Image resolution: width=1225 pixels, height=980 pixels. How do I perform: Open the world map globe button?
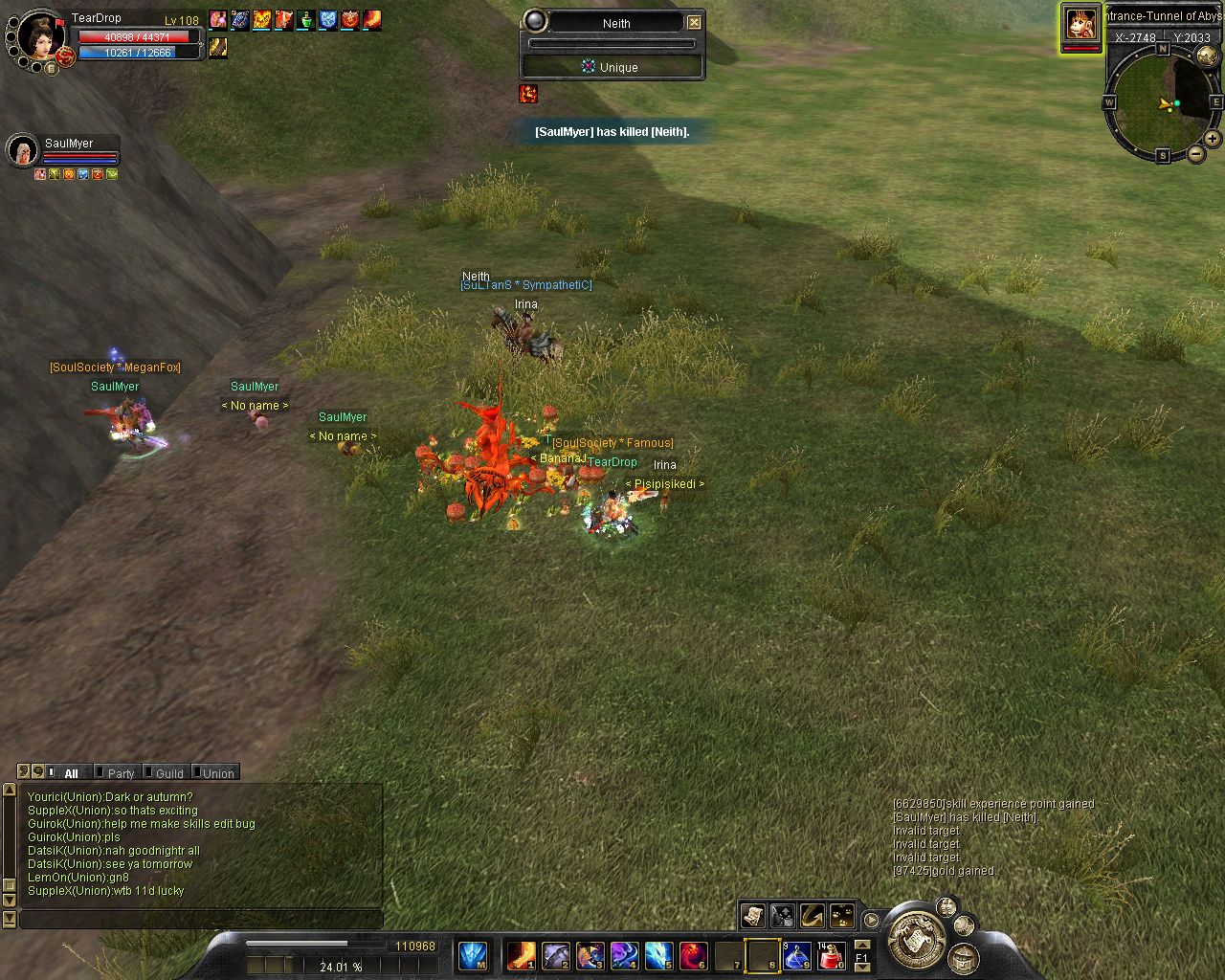(x=1207, y=56)
